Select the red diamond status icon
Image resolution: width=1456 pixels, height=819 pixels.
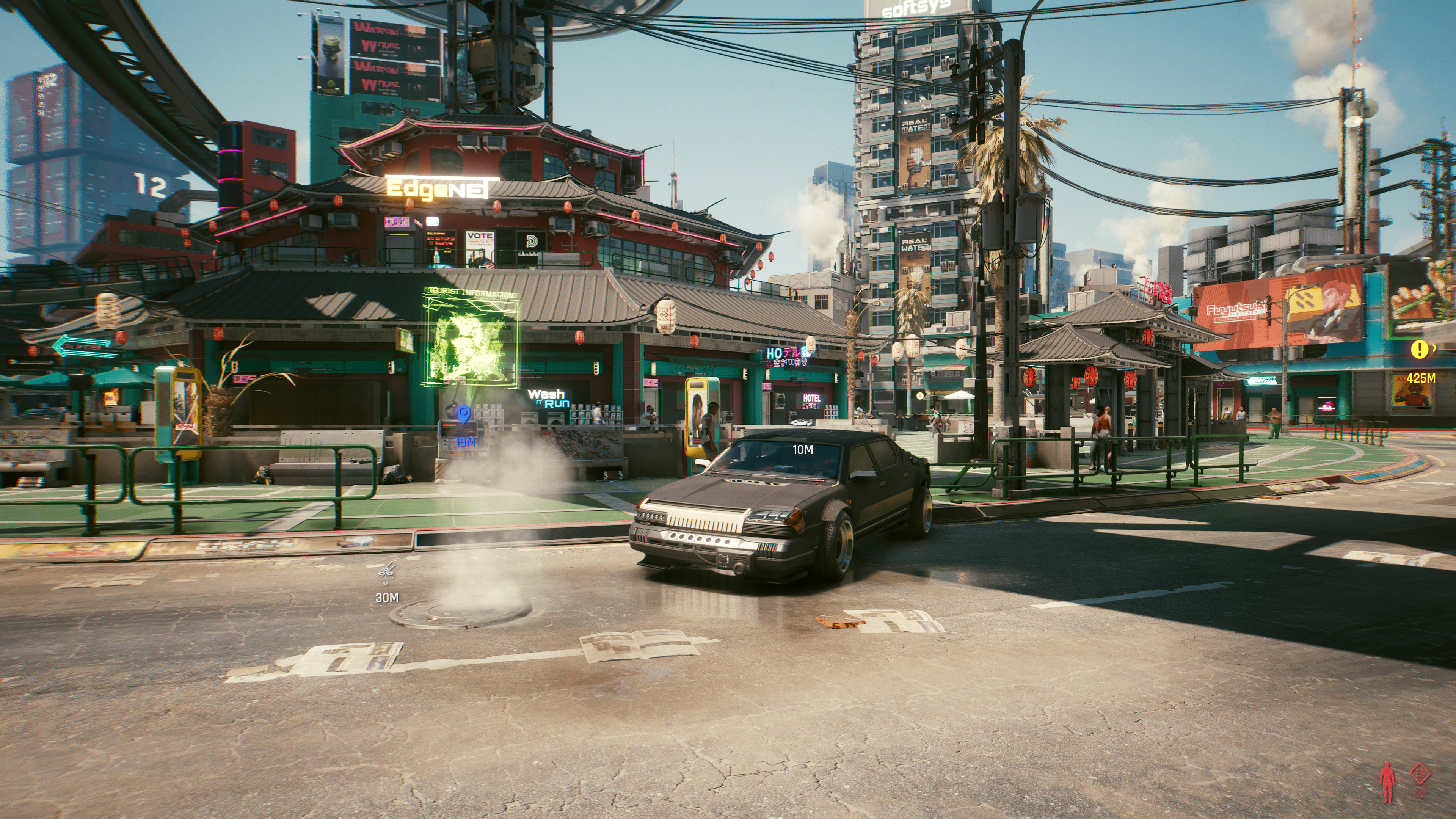click(1420, 773)
